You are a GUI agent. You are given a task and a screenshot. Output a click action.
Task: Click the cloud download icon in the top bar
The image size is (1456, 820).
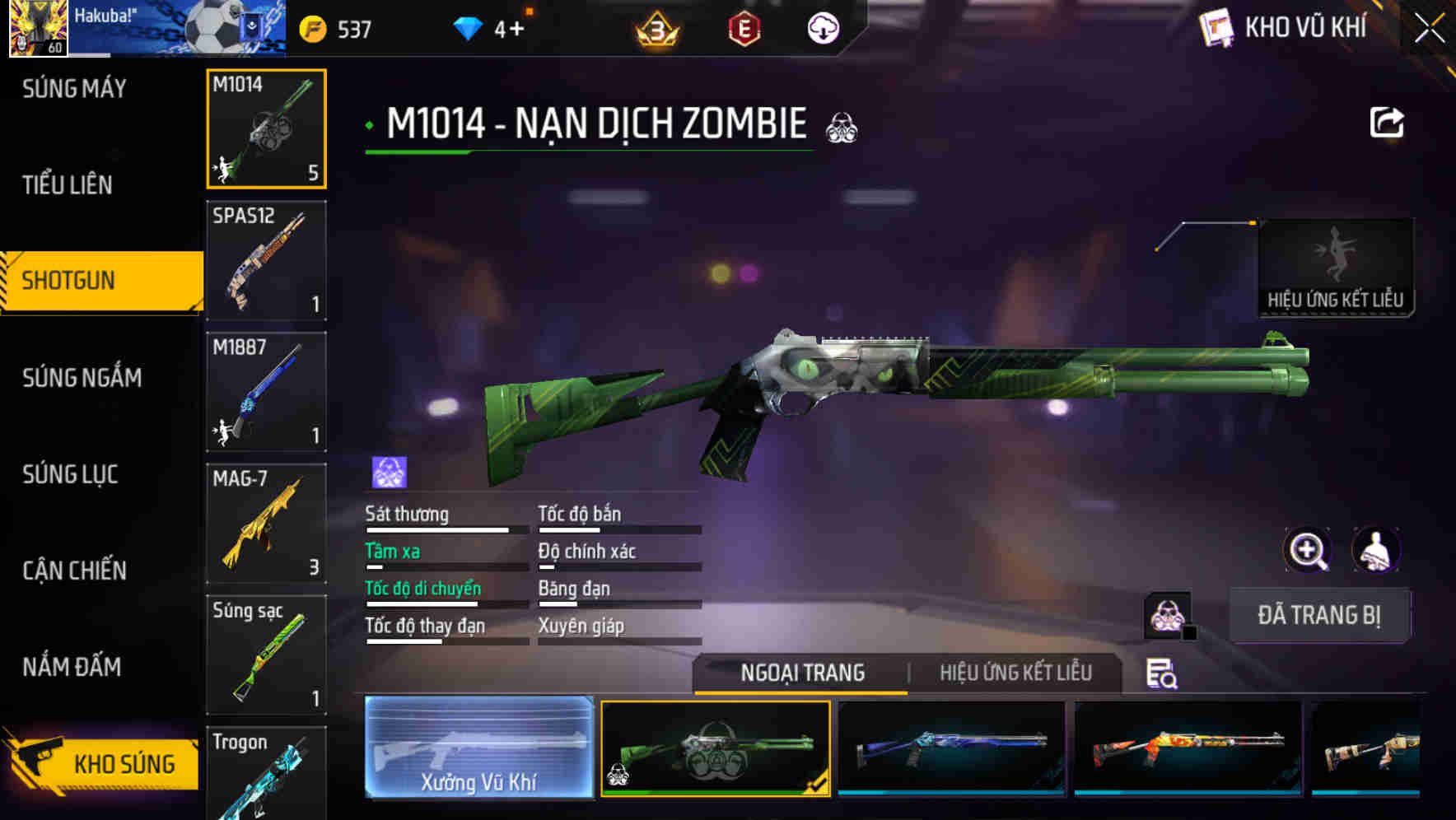[x=821, y=28]
